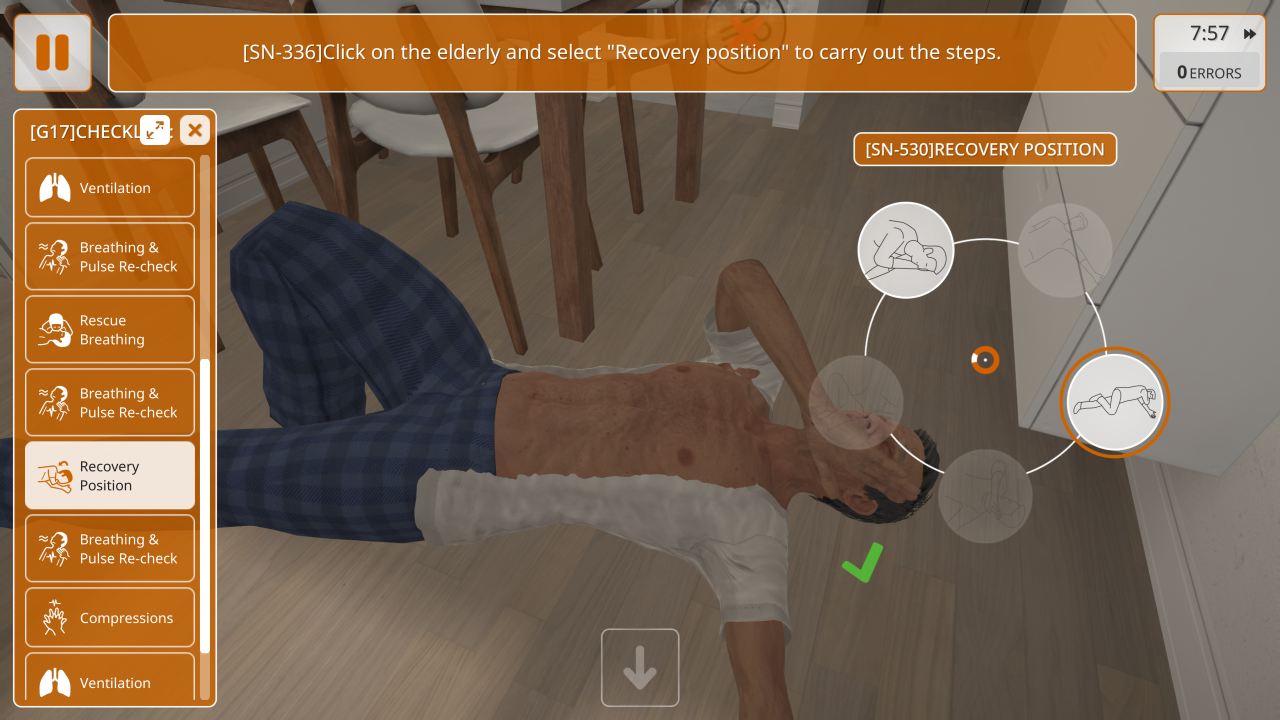Pause the simulation

[52, 53]
